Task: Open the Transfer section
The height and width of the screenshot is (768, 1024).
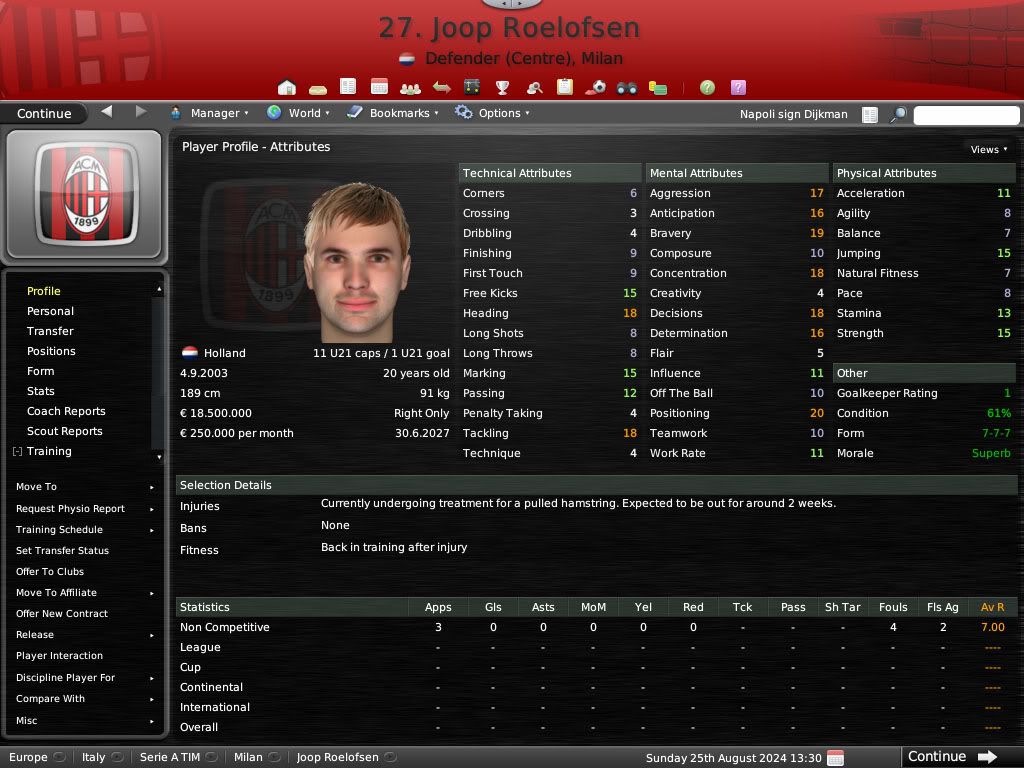Action: [x=50, y=331]
